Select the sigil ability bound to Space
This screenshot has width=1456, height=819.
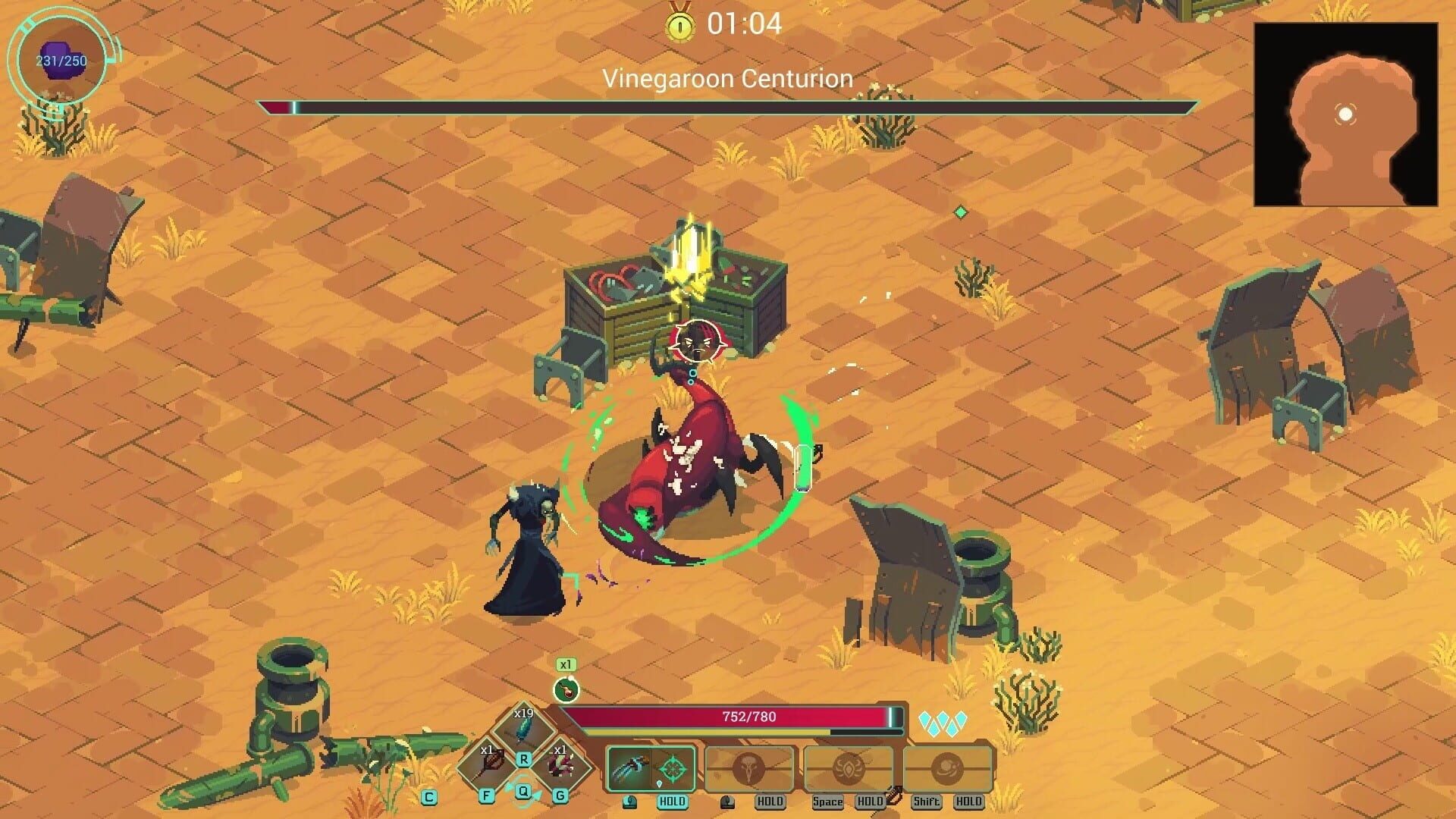point(847,767)
